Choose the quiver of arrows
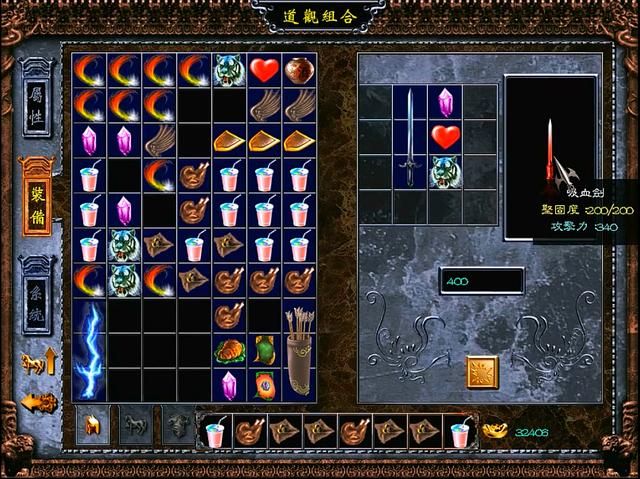 coord(299,351)
